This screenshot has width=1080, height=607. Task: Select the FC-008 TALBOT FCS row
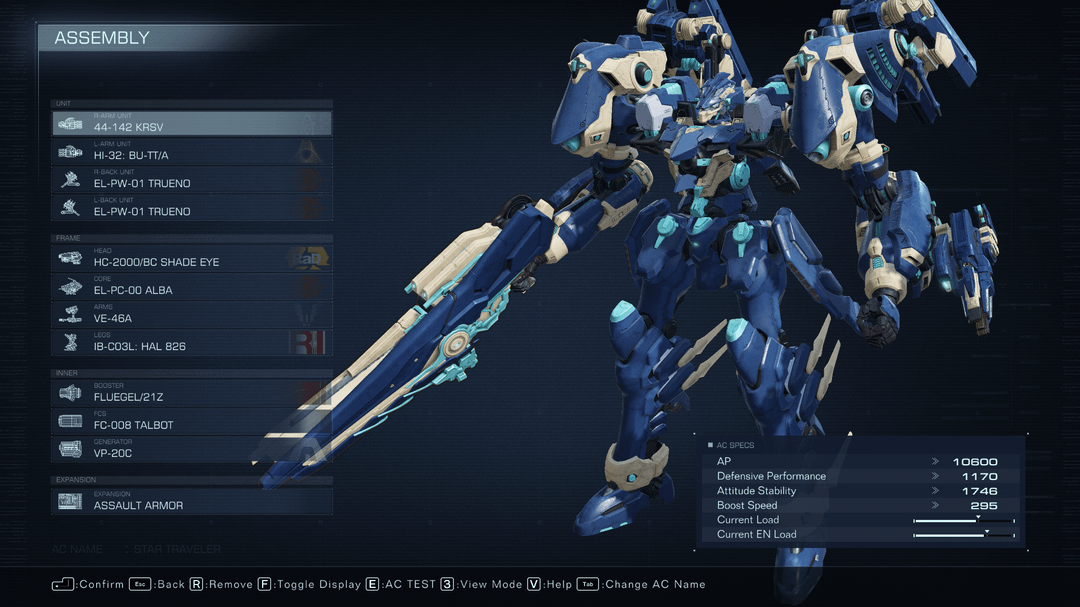(191, 421)
